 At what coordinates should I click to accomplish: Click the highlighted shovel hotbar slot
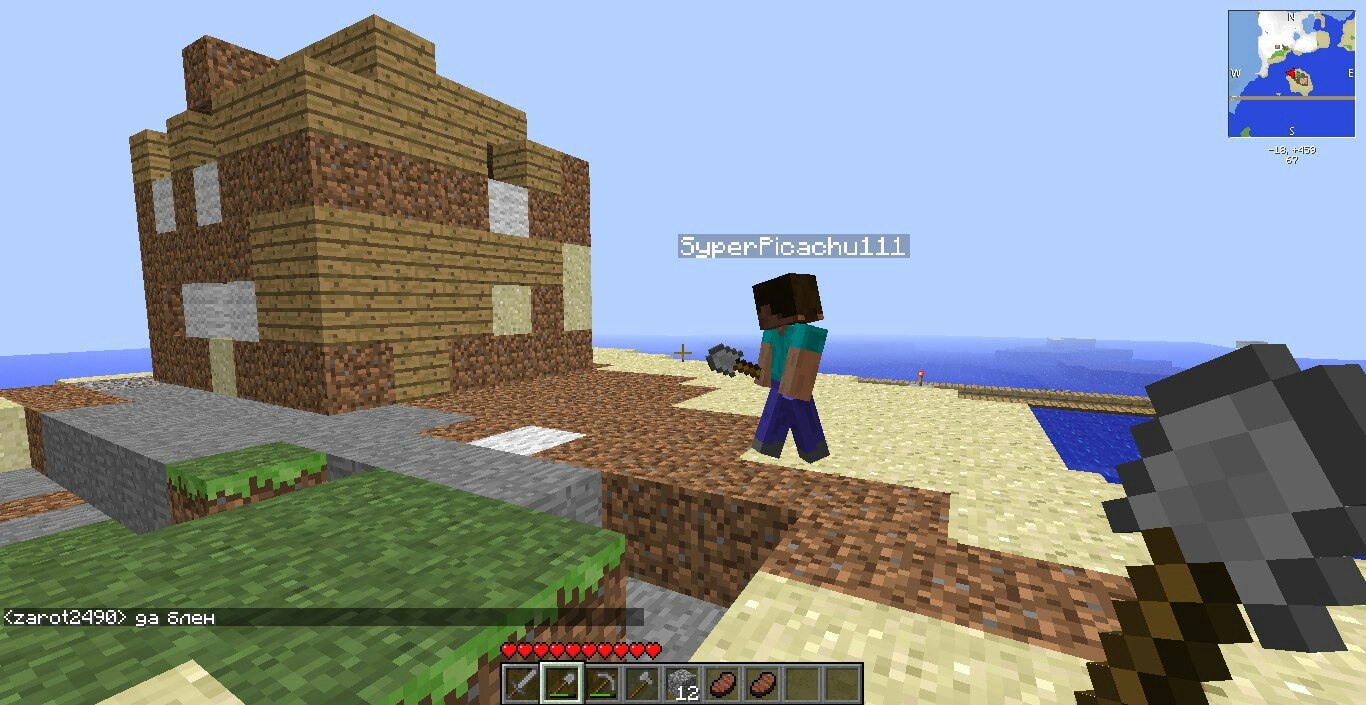[x=561, y=684]
